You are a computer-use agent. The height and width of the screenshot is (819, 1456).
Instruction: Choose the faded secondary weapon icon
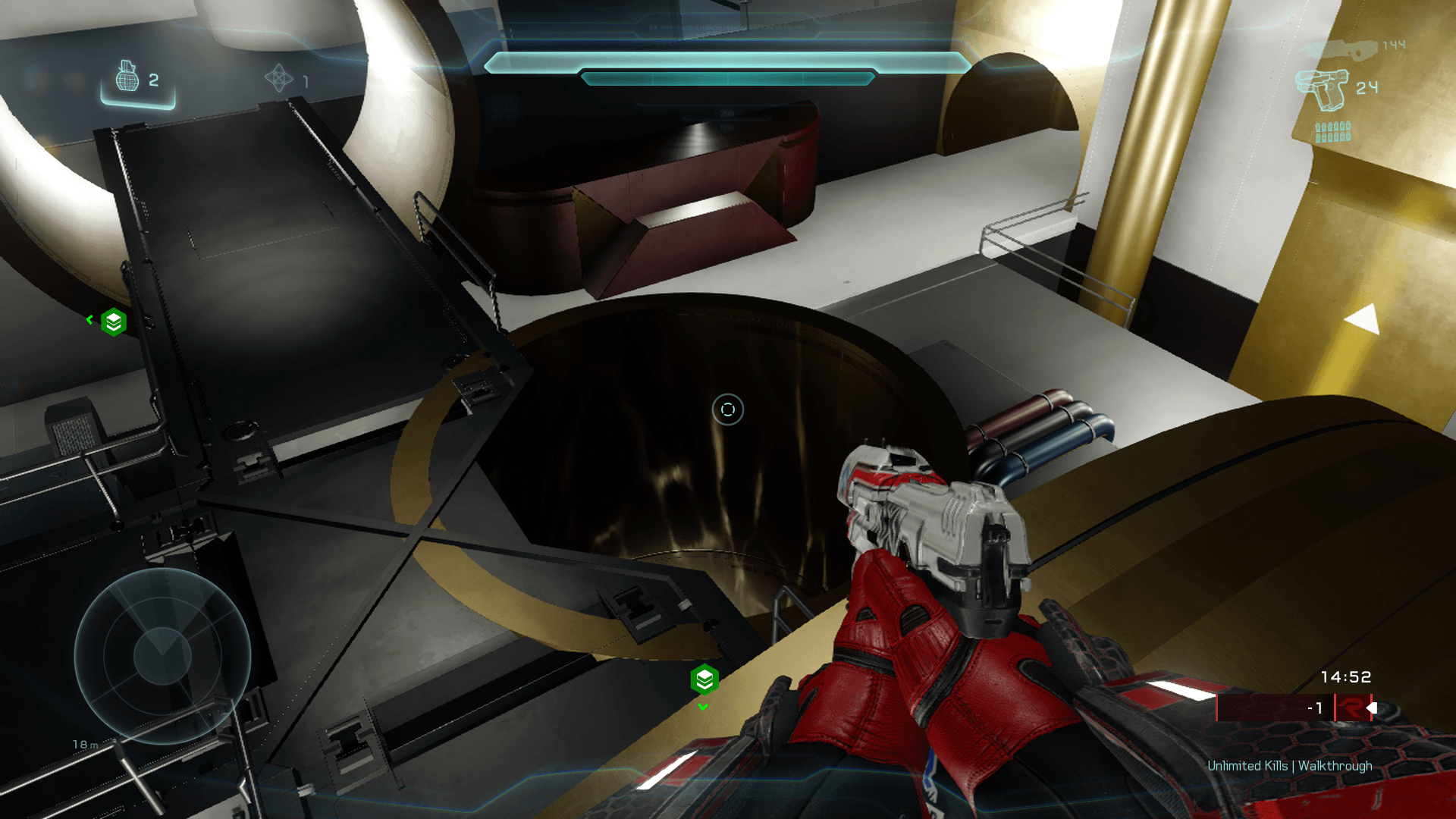[1341, 49]
